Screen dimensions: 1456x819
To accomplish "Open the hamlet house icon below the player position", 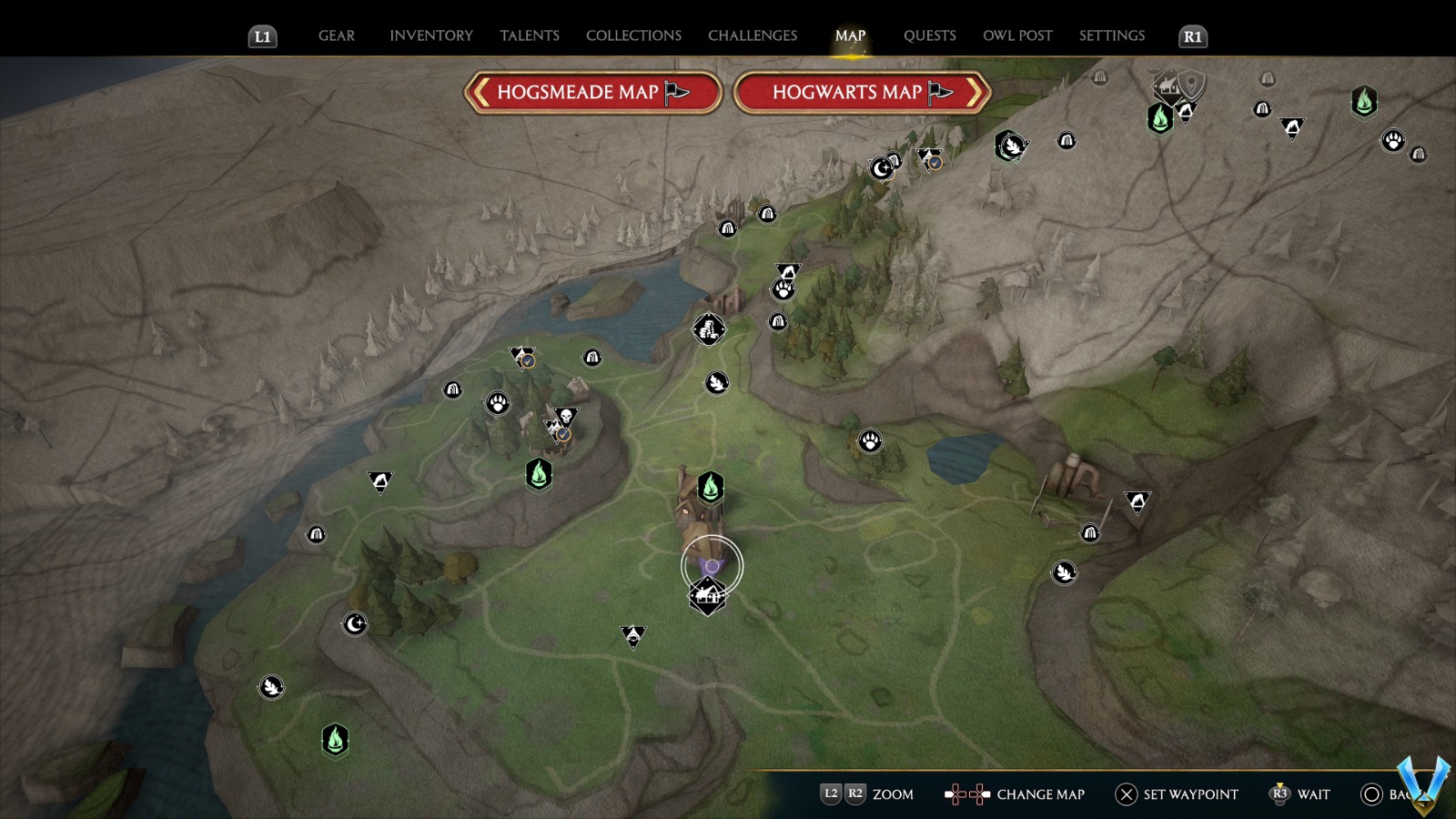I will click(x=709, y=596).
